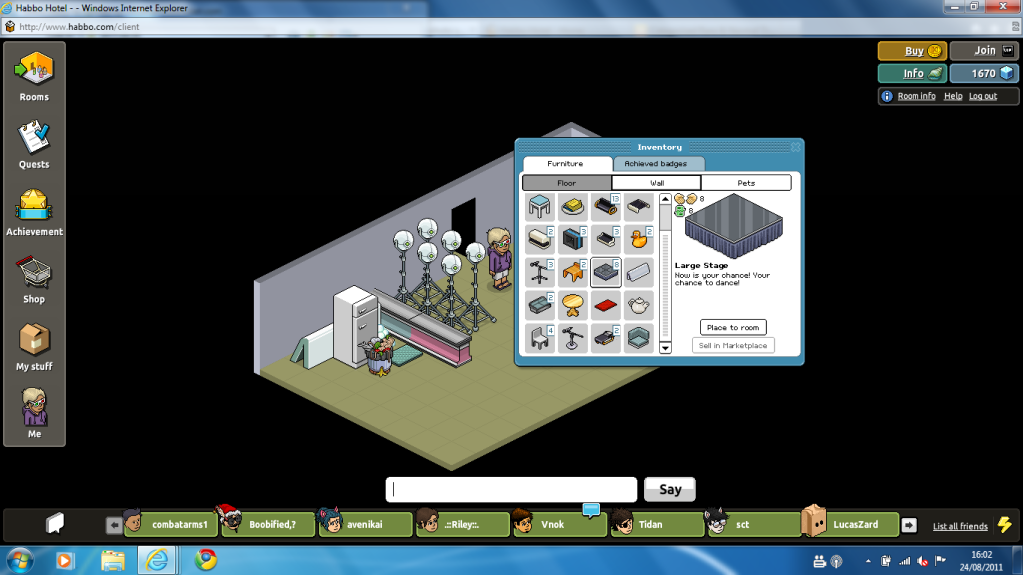Select the teapot inventory item
The width and height of the screenshot is (1023, 575).
pos(639,305)
